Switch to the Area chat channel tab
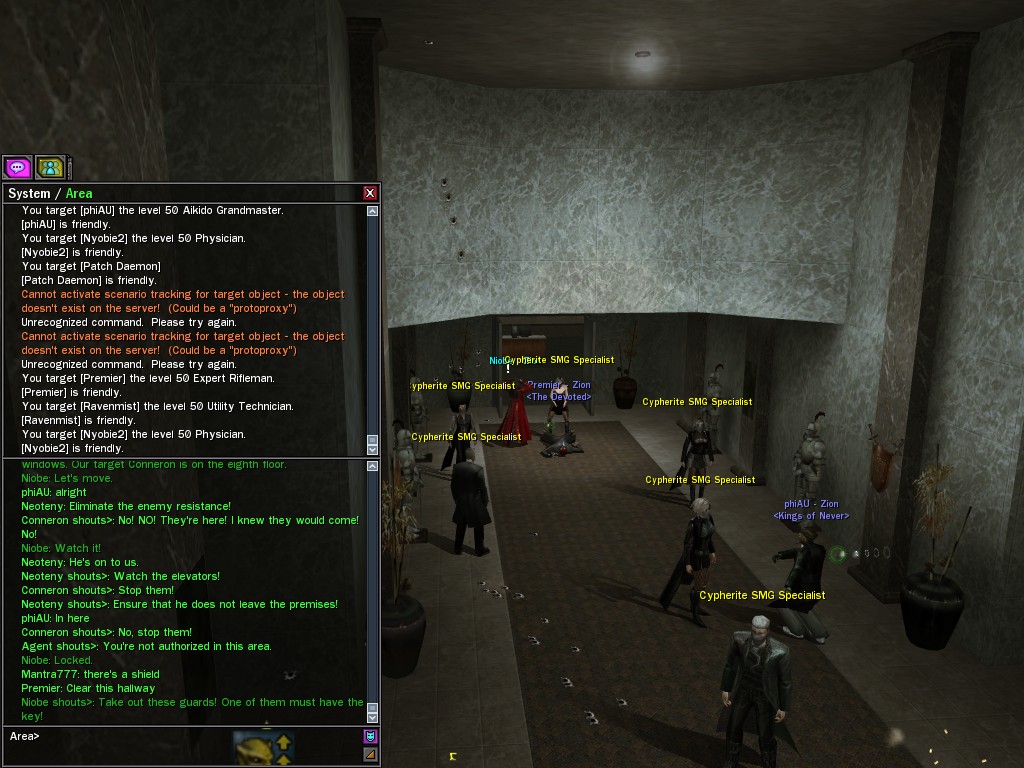The height and width of the screenshot is (768, 1024). tap(79, 193)
